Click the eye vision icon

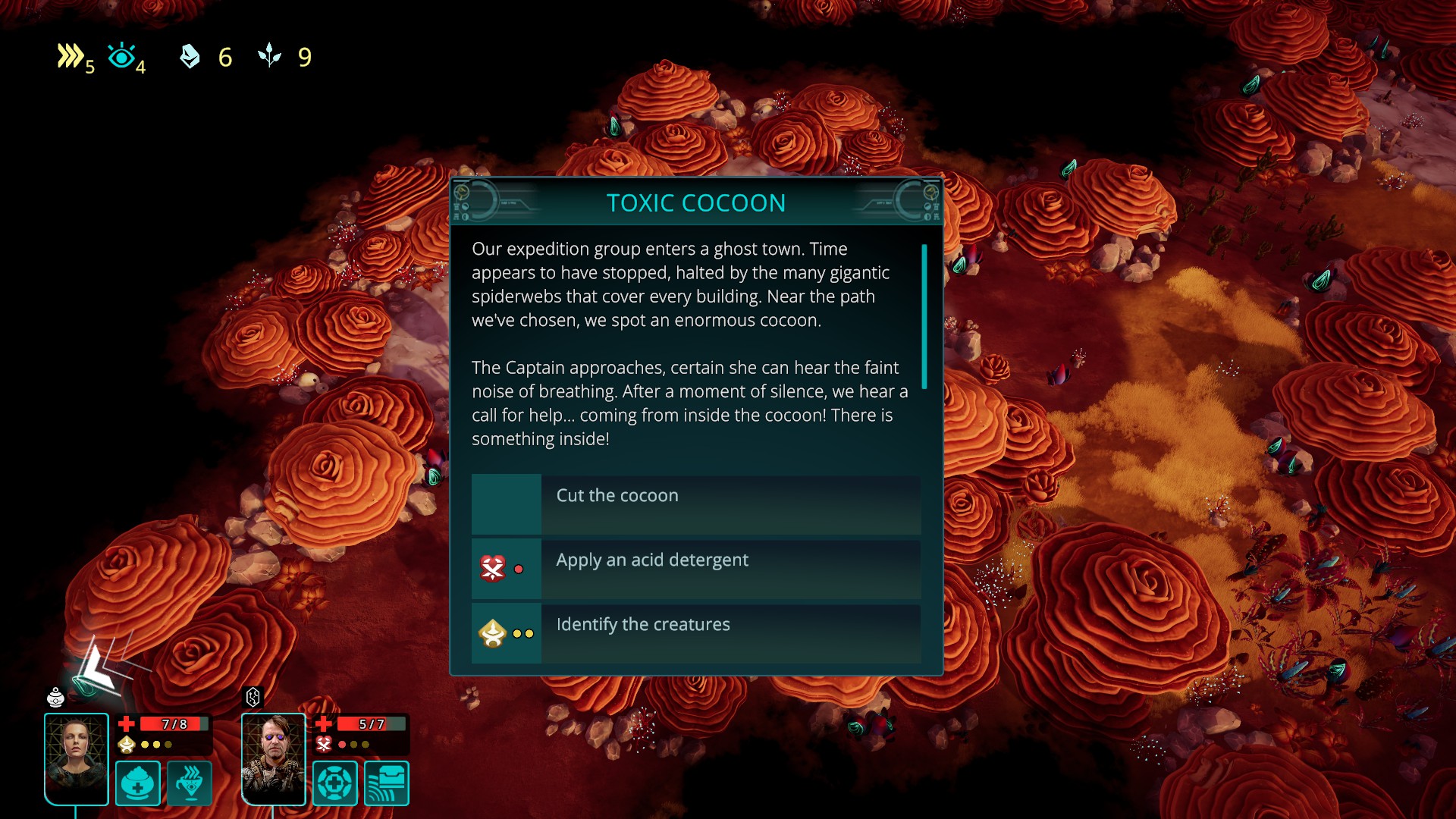coord(121,56)
